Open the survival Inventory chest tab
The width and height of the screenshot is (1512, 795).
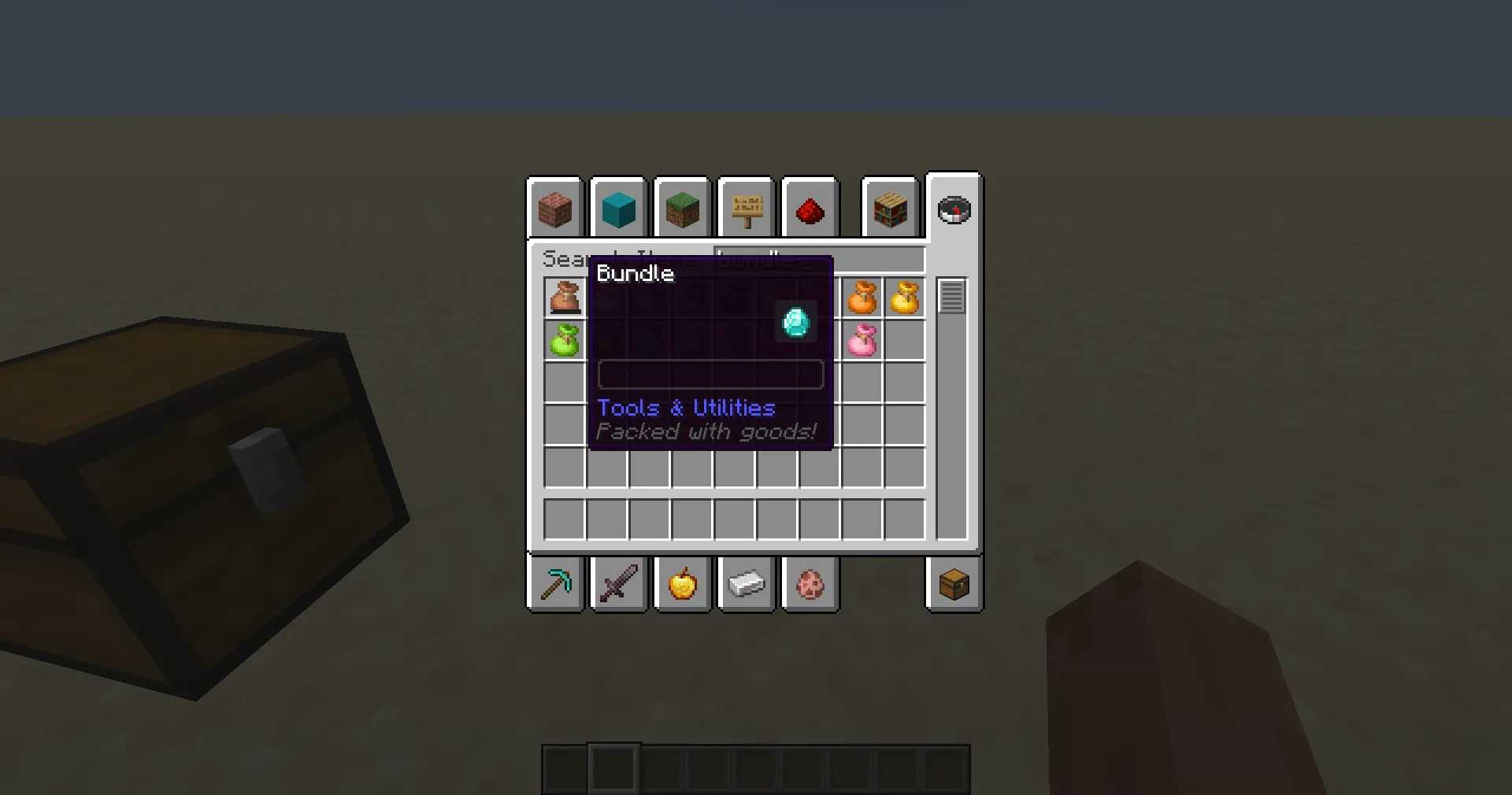[954, 584]
